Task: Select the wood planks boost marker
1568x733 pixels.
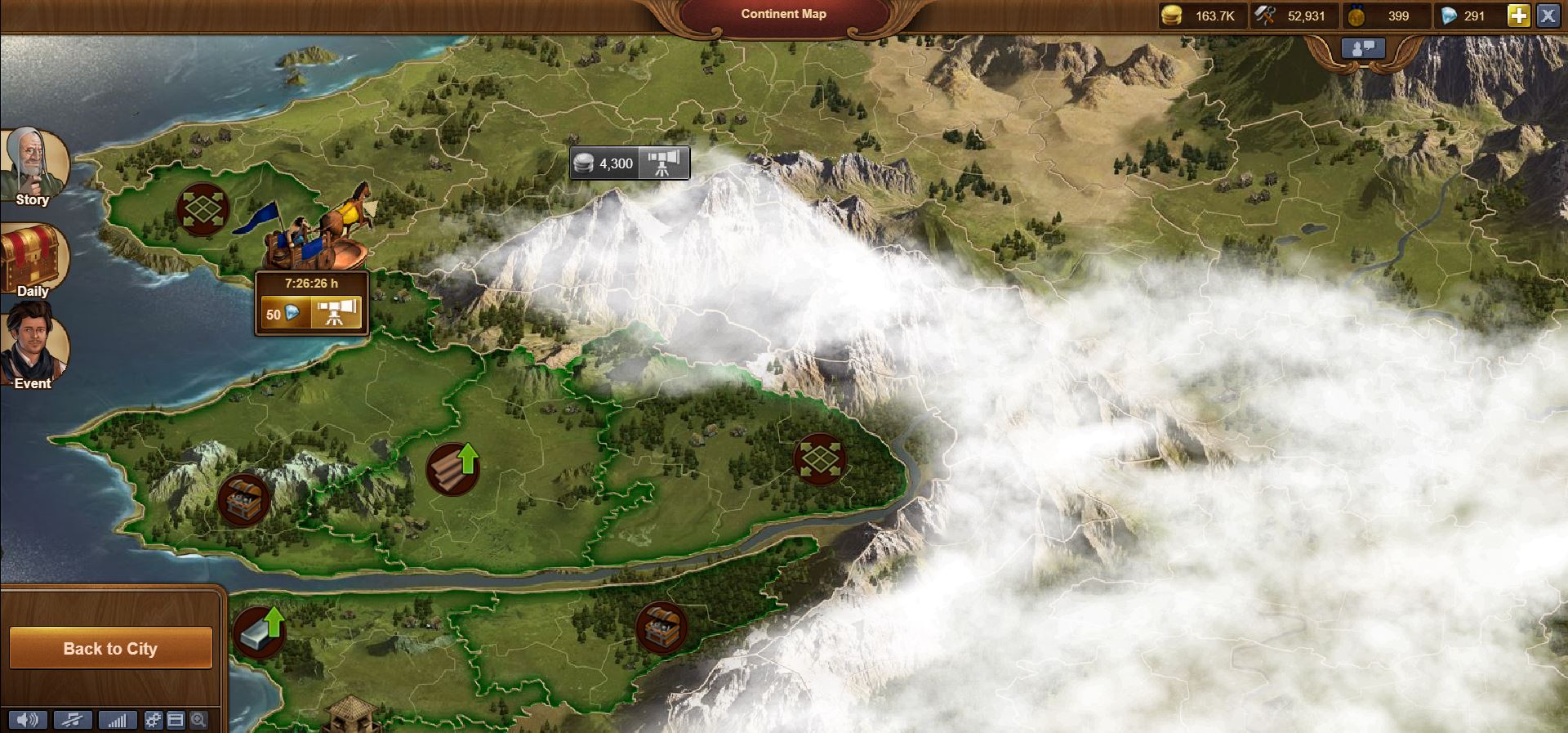Action: (x=452, y=469)
